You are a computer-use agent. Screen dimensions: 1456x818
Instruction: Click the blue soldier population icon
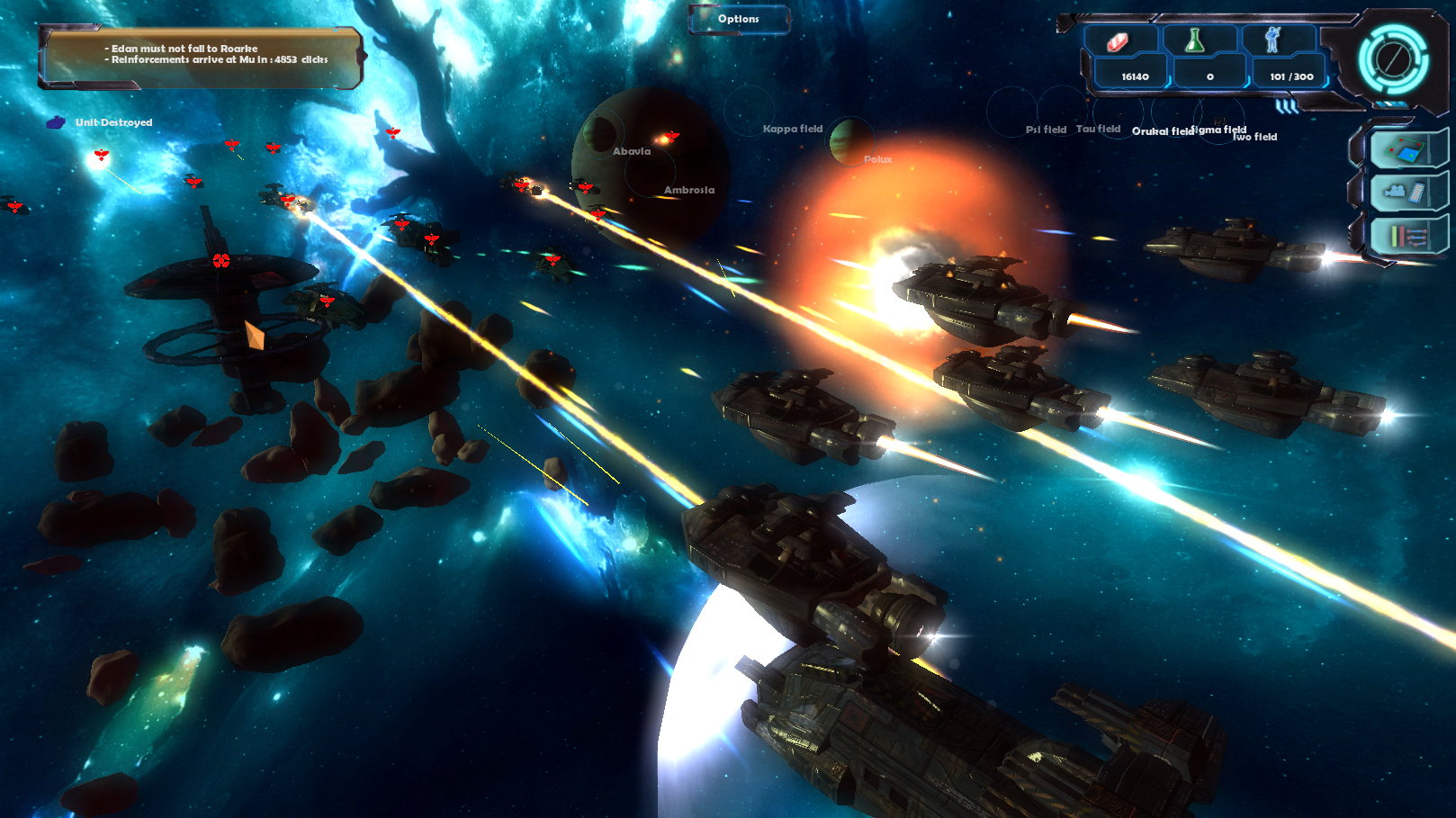click(1272, 40)
